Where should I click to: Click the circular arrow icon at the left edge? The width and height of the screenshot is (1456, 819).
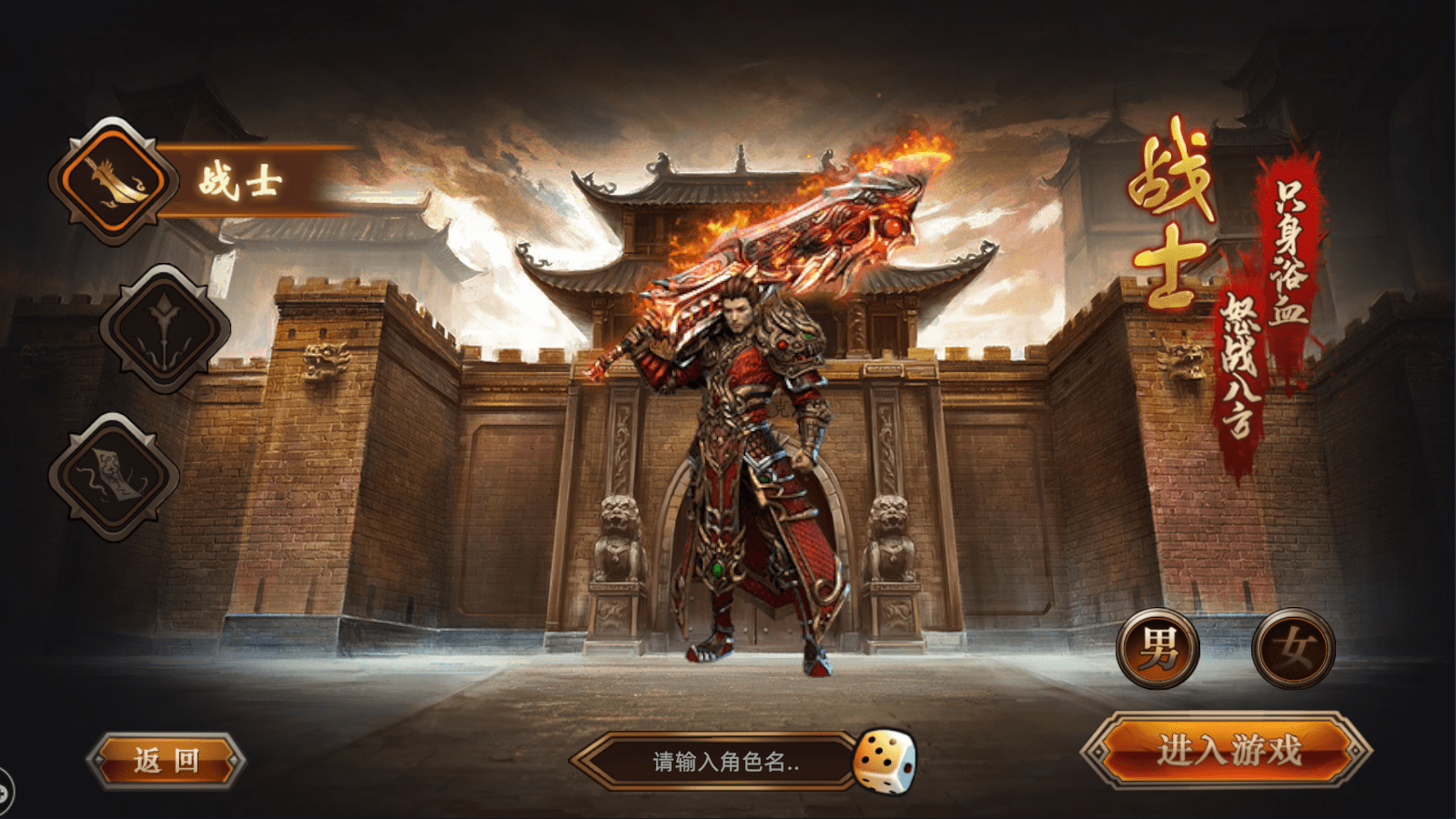pos(5,792)
